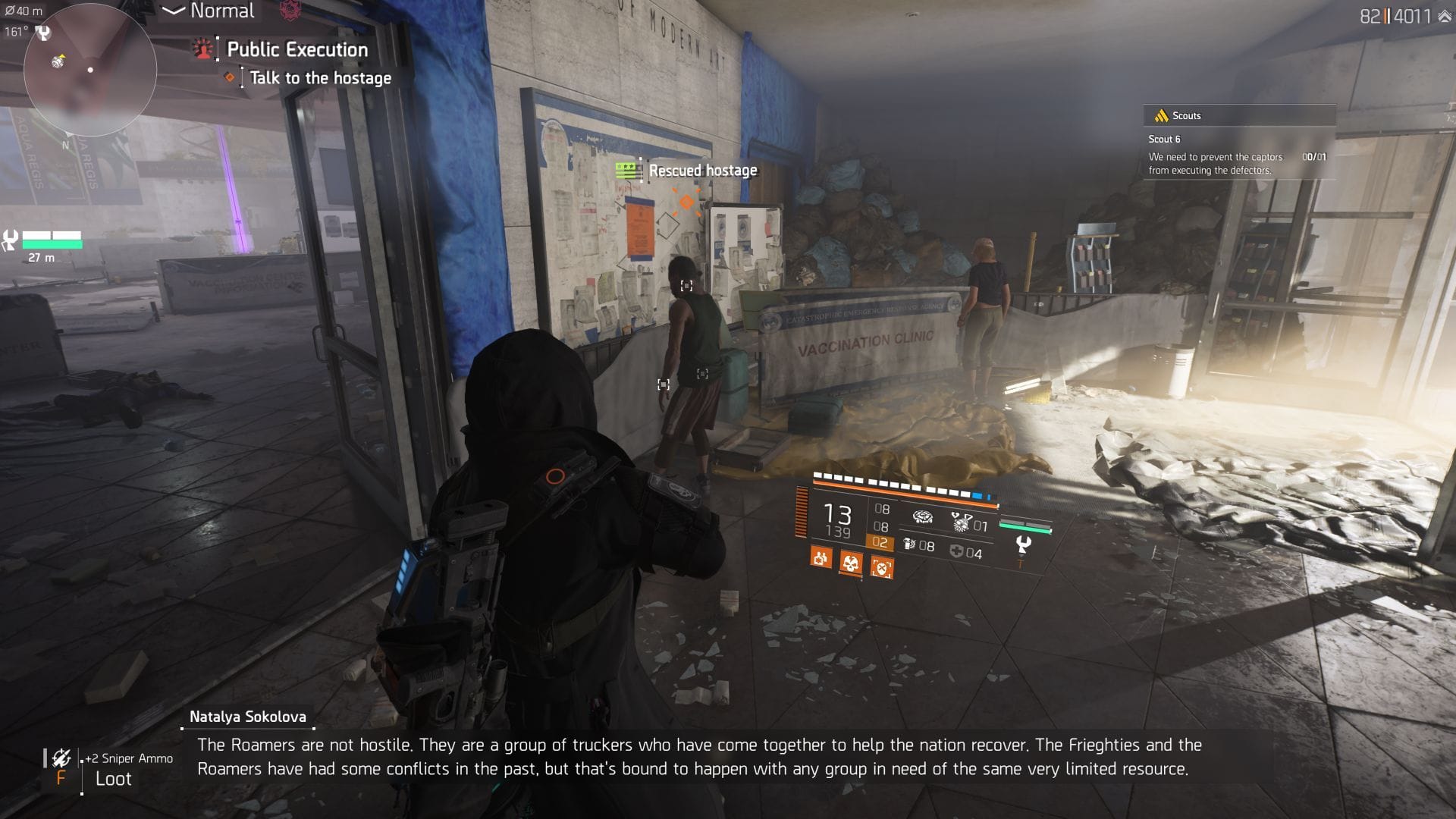
Task: Select the armor plate icon showing 04
Action: pos(957,553)
